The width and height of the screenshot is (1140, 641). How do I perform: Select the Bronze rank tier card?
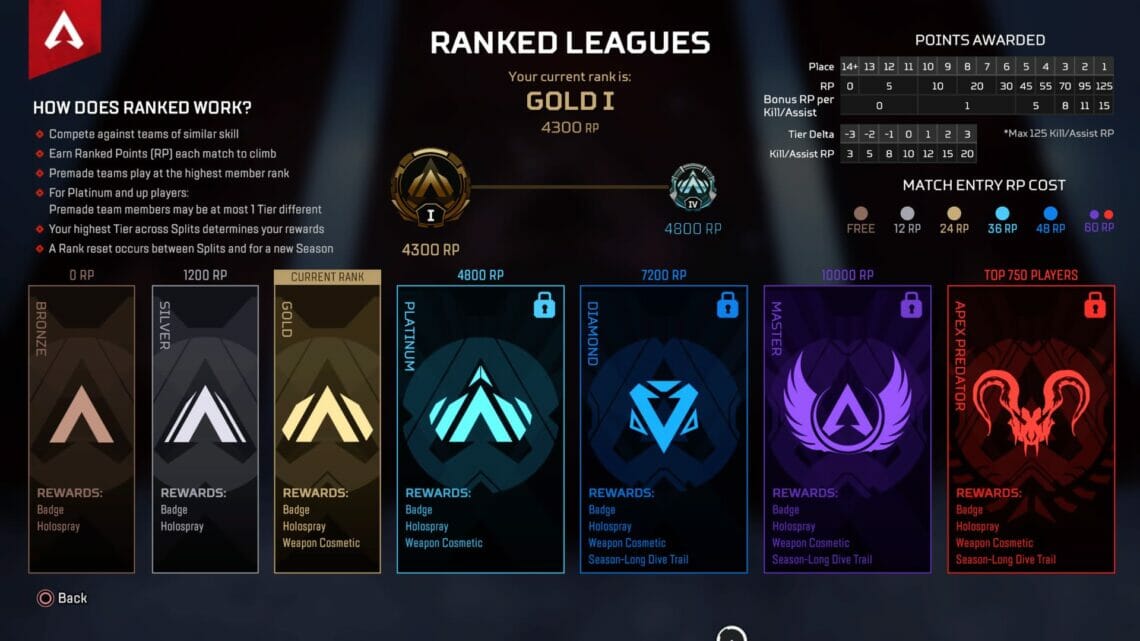point(81,429)
